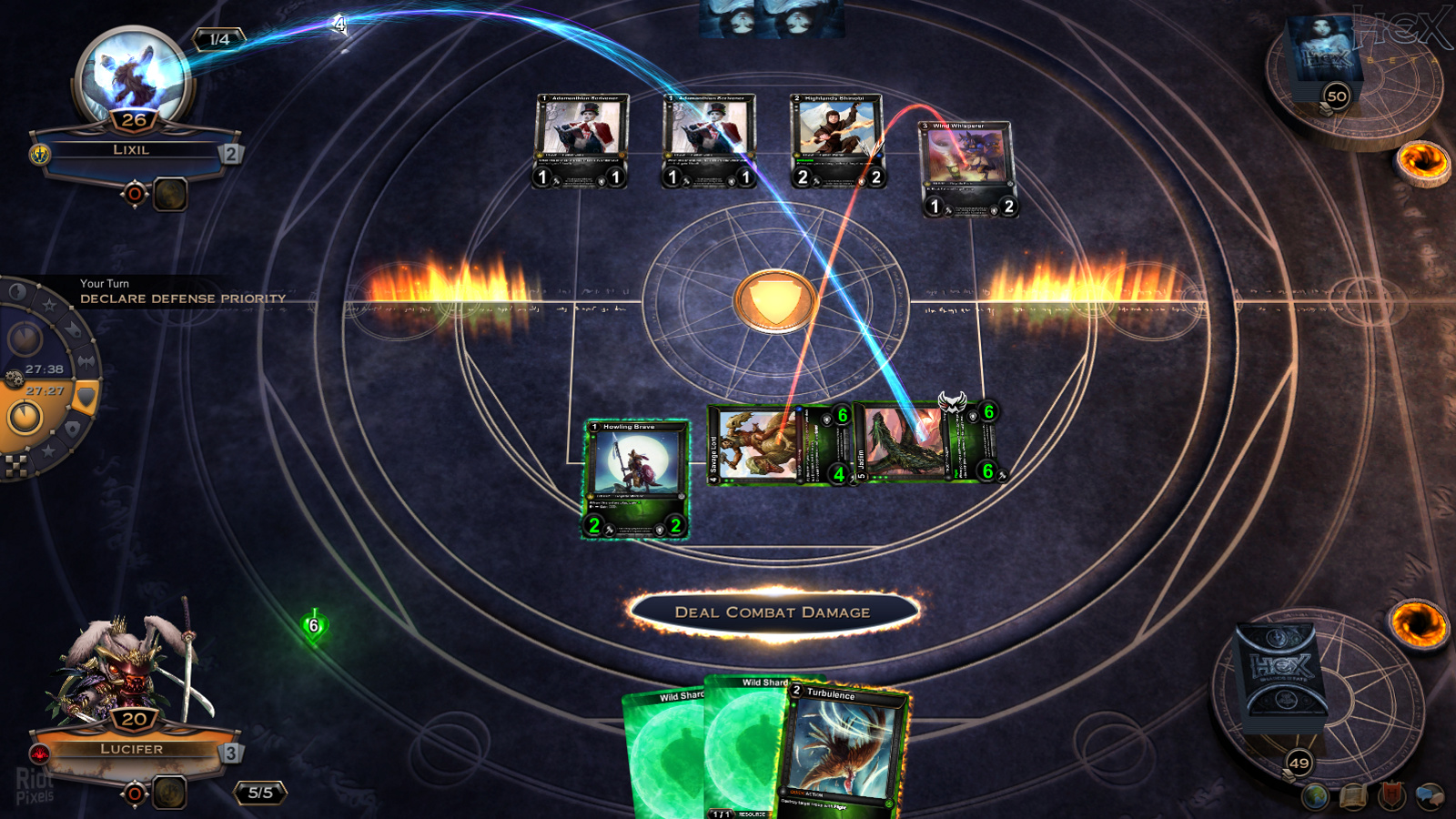Screen dimensions: 1456x819
Task: Select the Highlands Shinobi enemy card
Action: 837,140
